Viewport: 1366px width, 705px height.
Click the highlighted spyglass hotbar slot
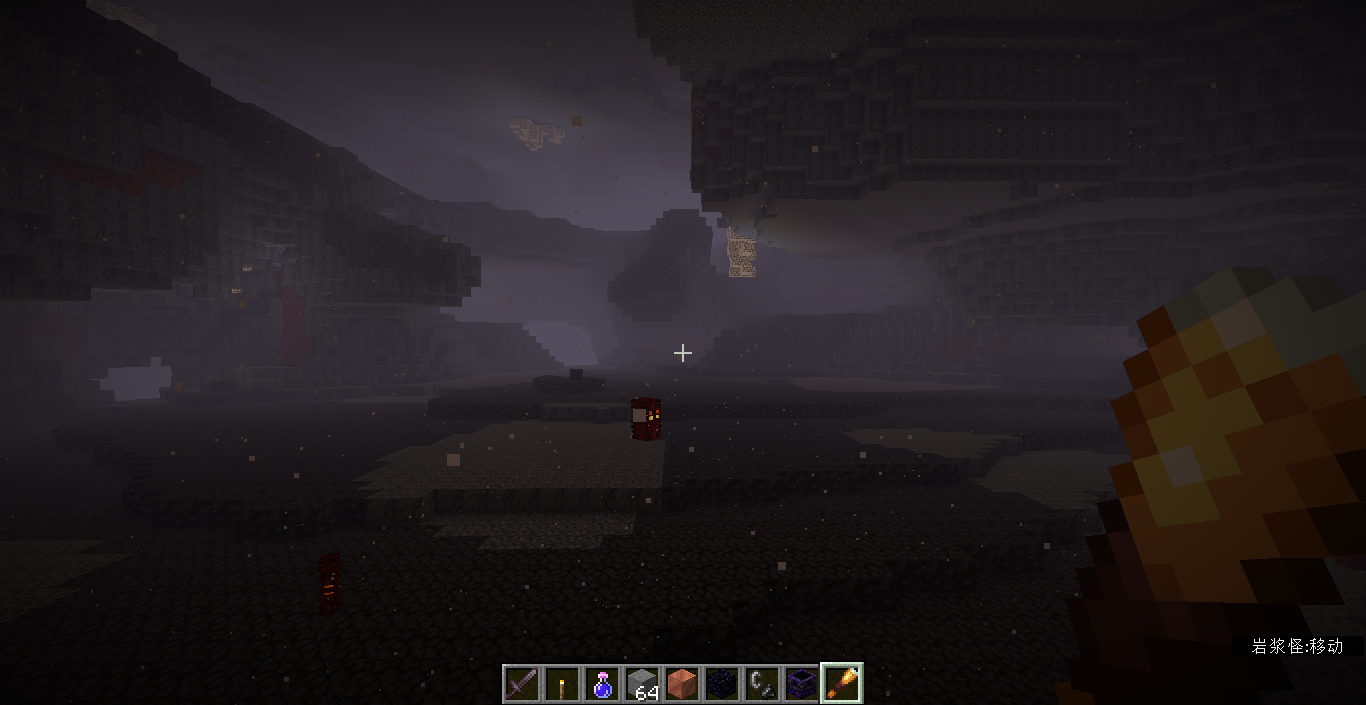[842, 684]
